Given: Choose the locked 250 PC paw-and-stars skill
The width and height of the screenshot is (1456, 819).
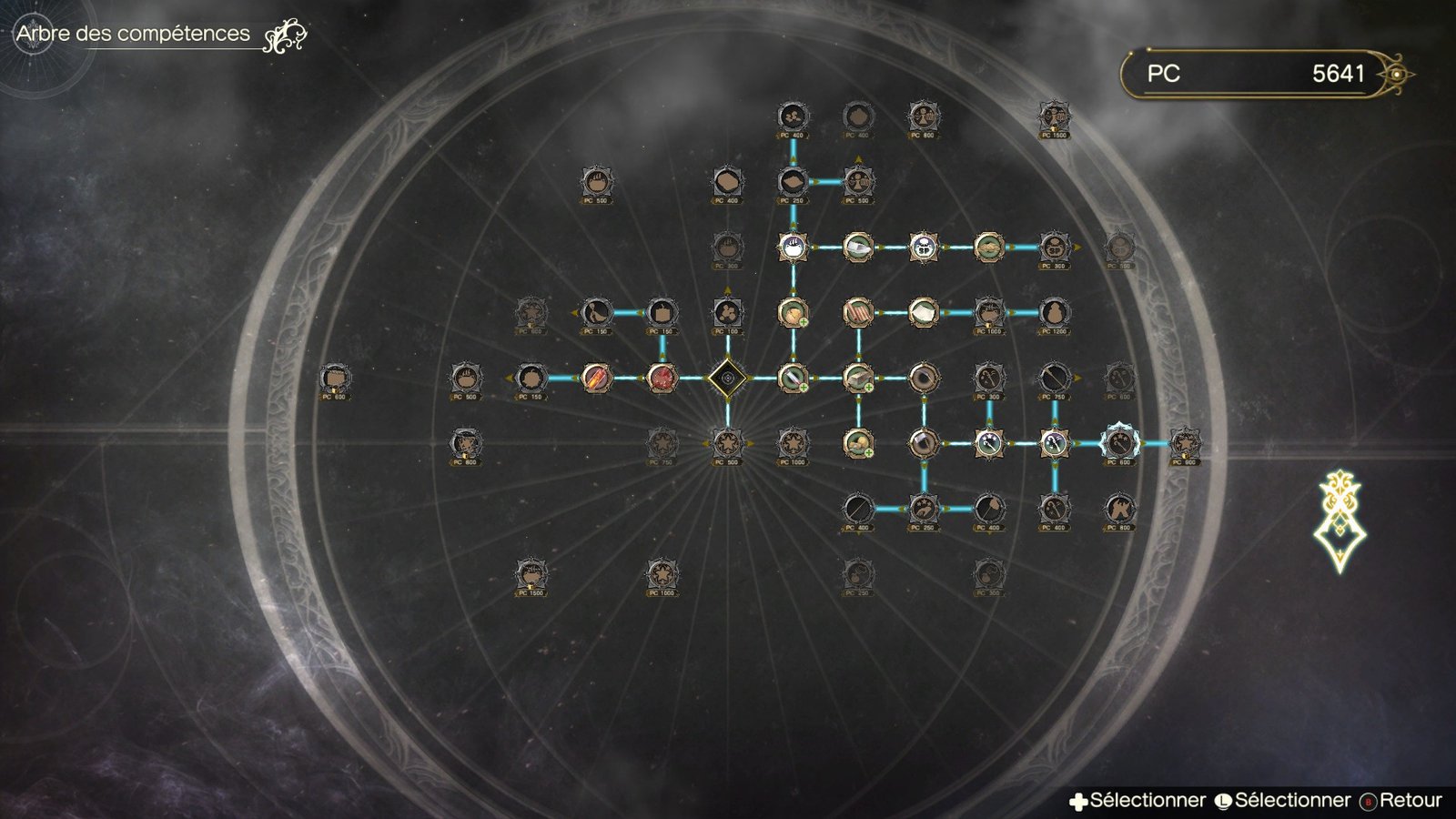Looking at the screenshot, I should point(924,508).
